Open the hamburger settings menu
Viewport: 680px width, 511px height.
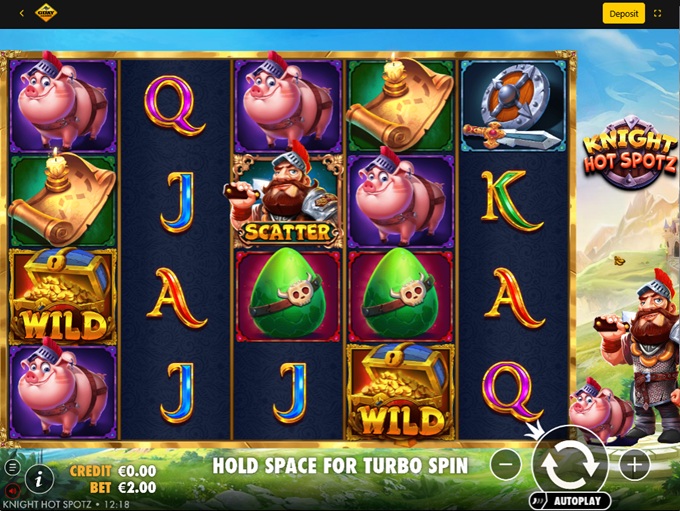pyautogui.click(x=12, y=467)
